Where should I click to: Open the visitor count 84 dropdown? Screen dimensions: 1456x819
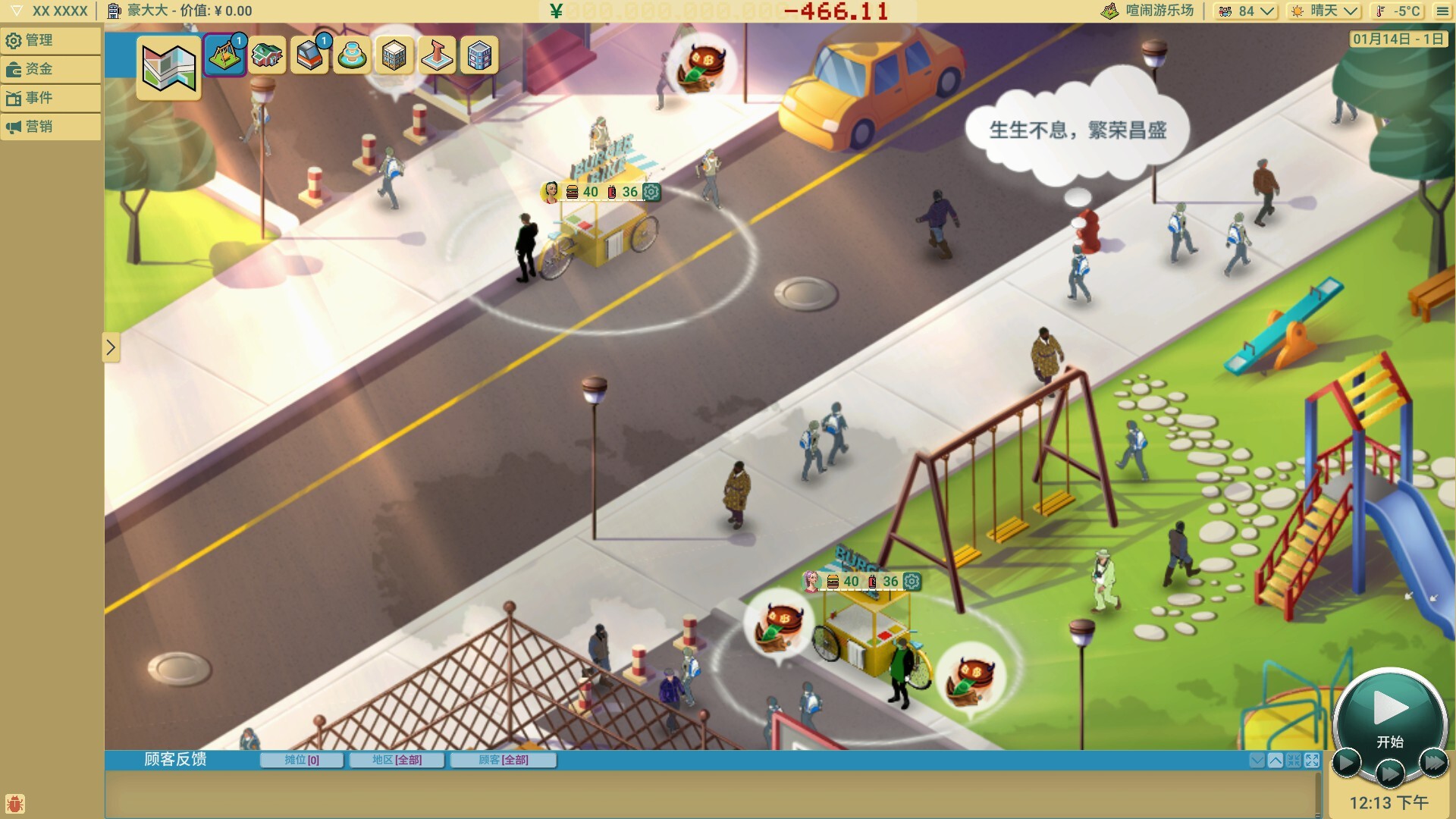pos(1244,11)
